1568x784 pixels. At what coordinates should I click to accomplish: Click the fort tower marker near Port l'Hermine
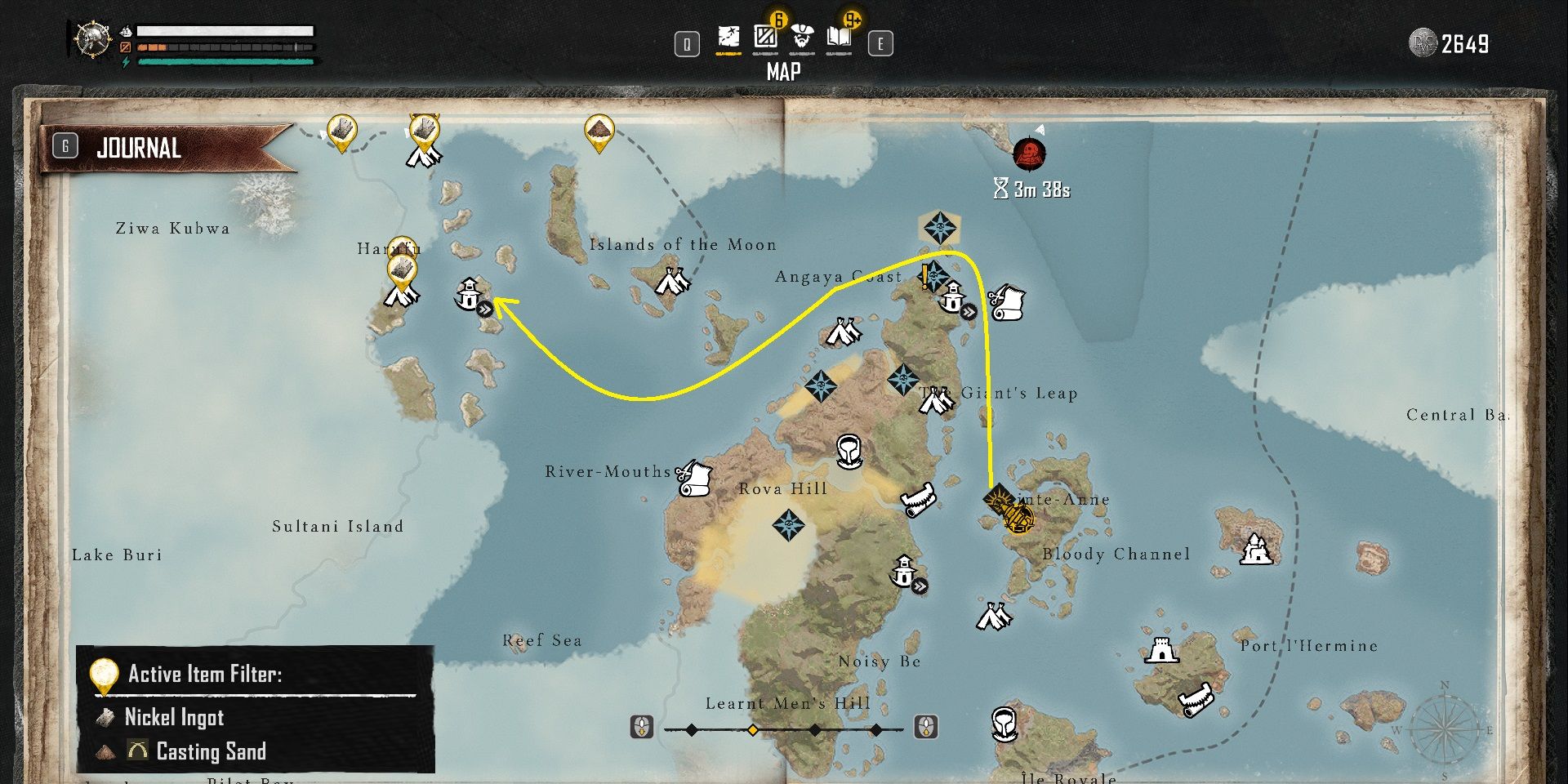(1161, 651)
